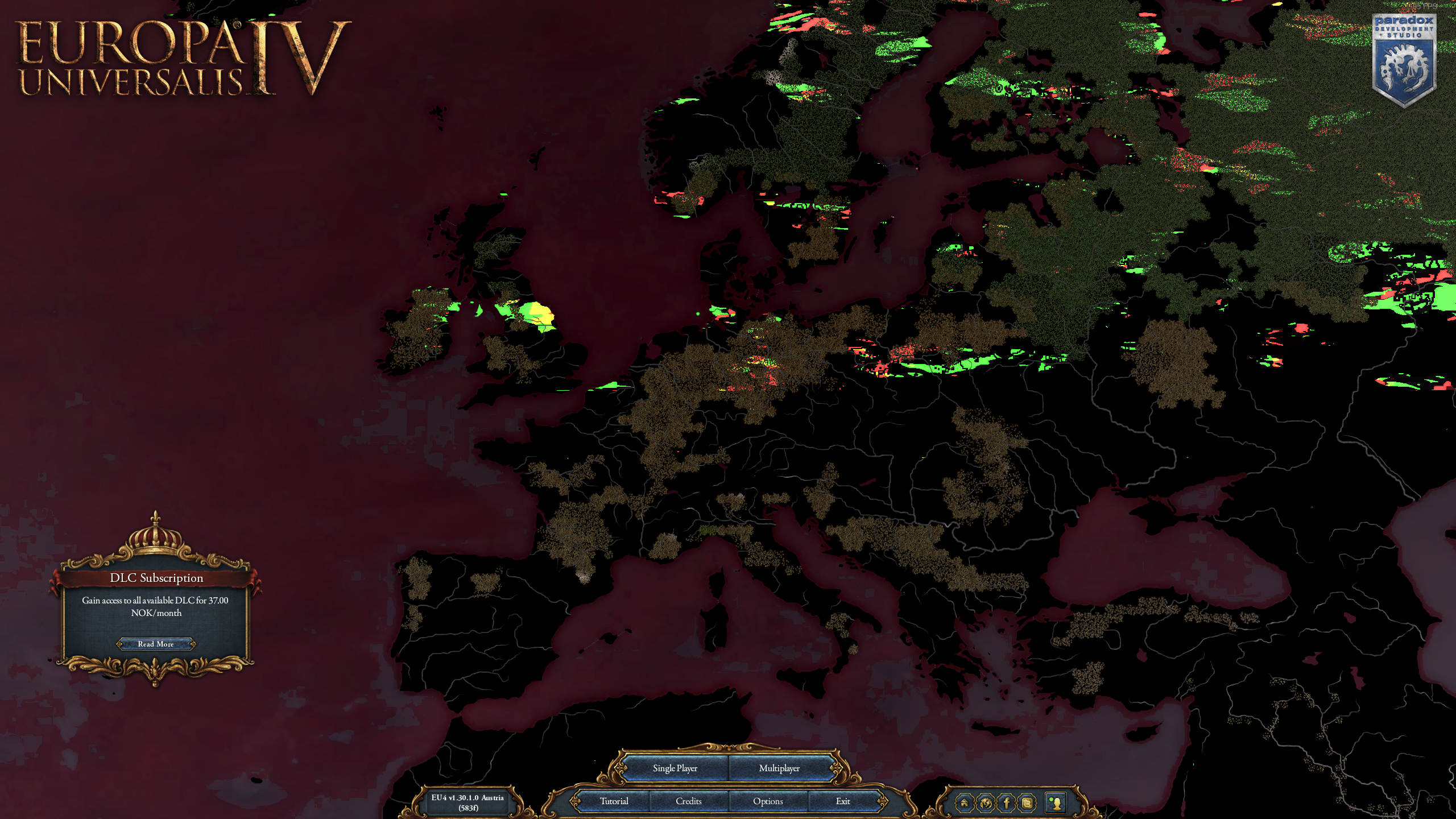Image resolution: width=1456 pixels, height=819 pixels.
Task: Open the Paradox homepage via the home icon
Action: click(x=965, y=804)
